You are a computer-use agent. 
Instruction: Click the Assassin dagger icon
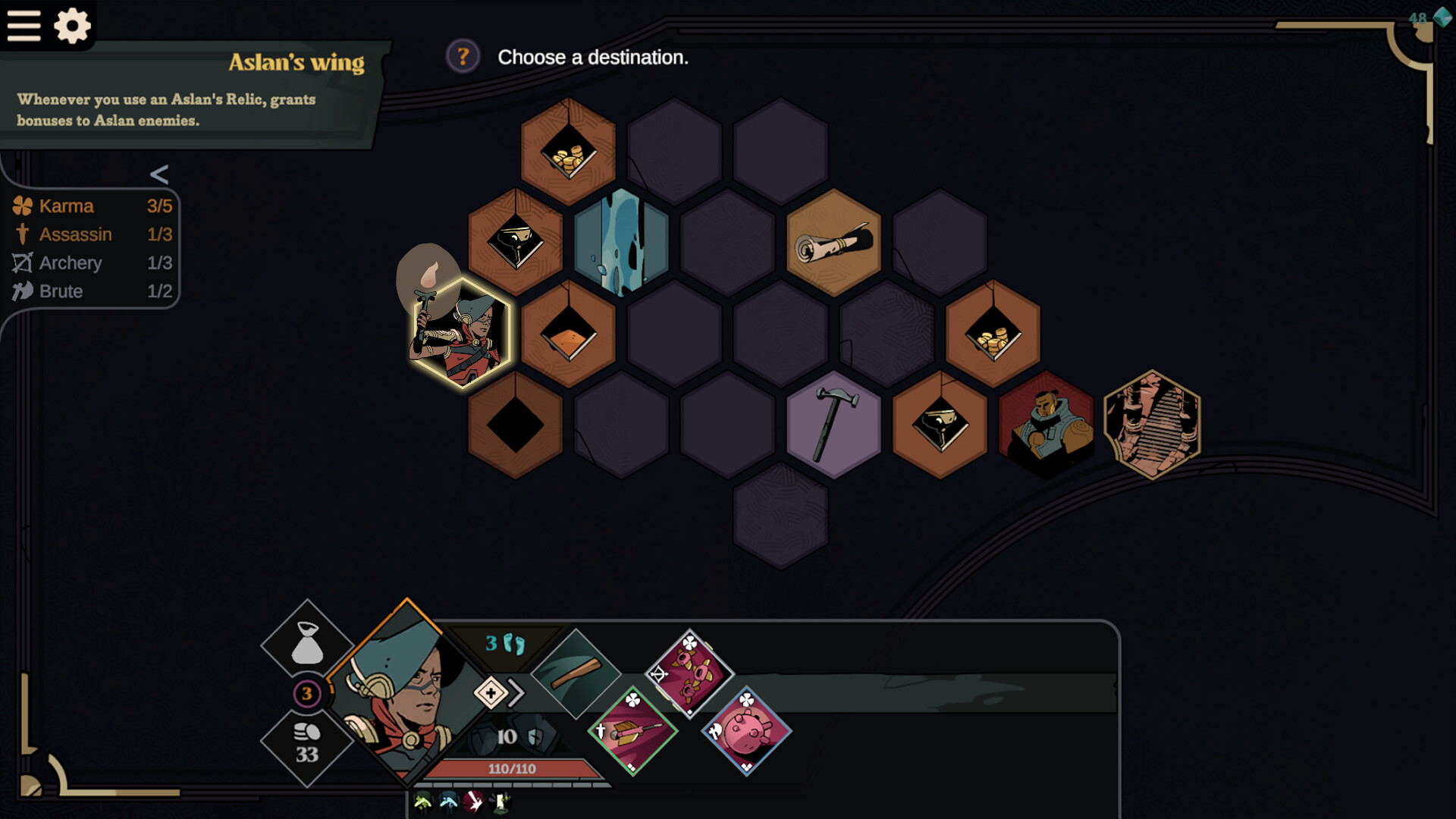pyautogui.click(x=23, y=234)
